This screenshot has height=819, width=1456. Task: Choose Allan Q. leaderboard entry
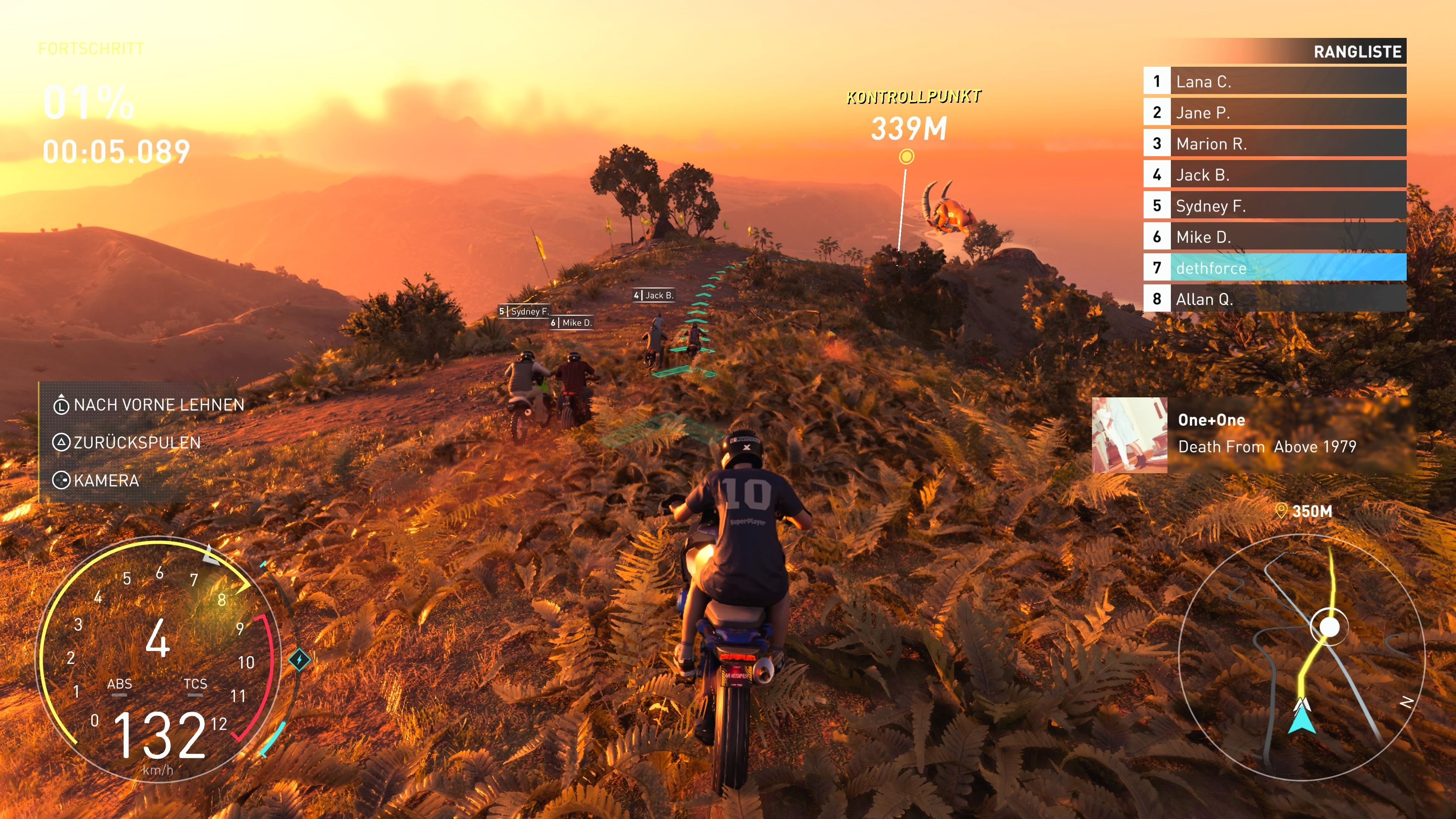(x=1274, y=299)
